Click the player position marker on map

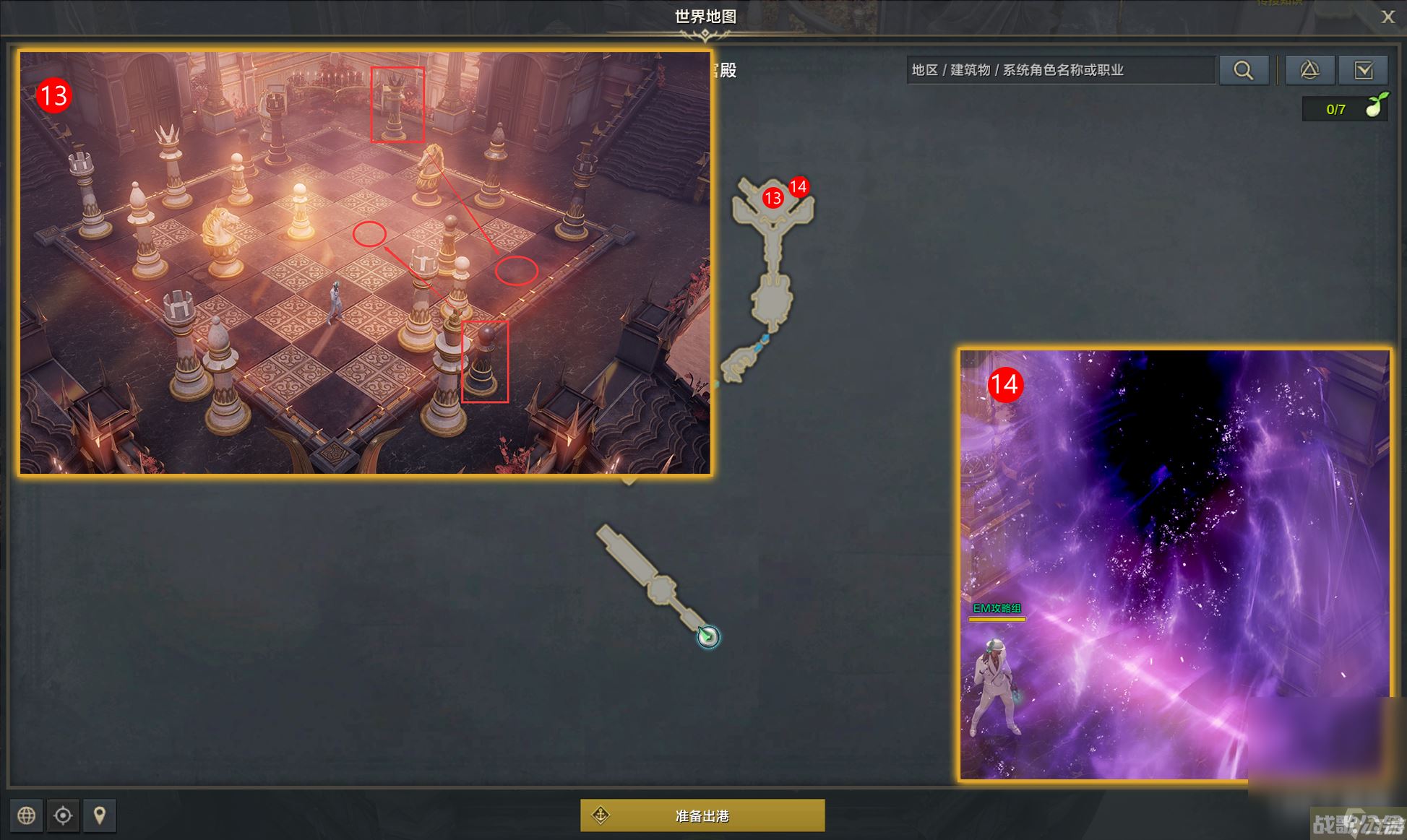[708, 636]
